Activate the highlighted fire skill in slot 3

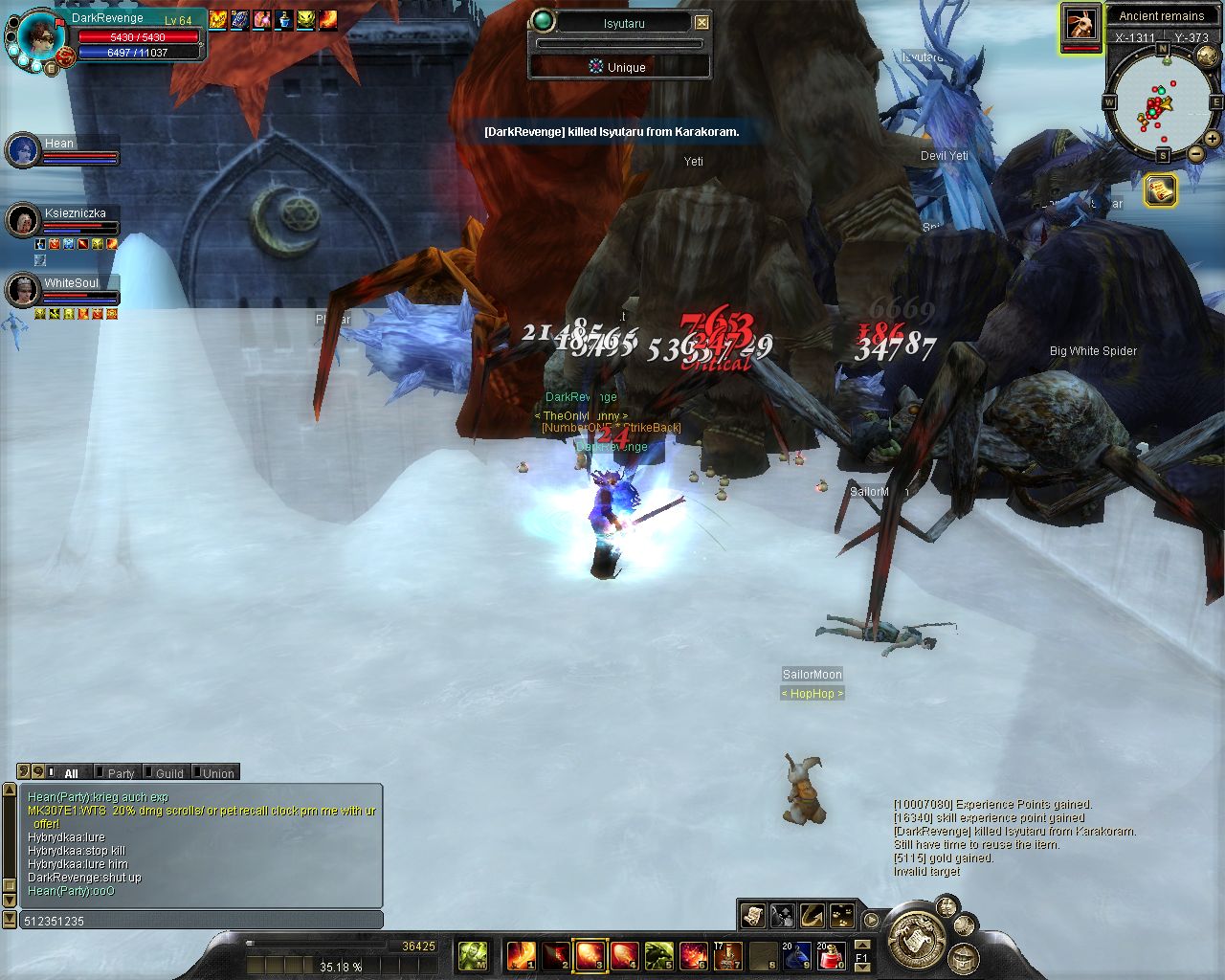(589, 955)
